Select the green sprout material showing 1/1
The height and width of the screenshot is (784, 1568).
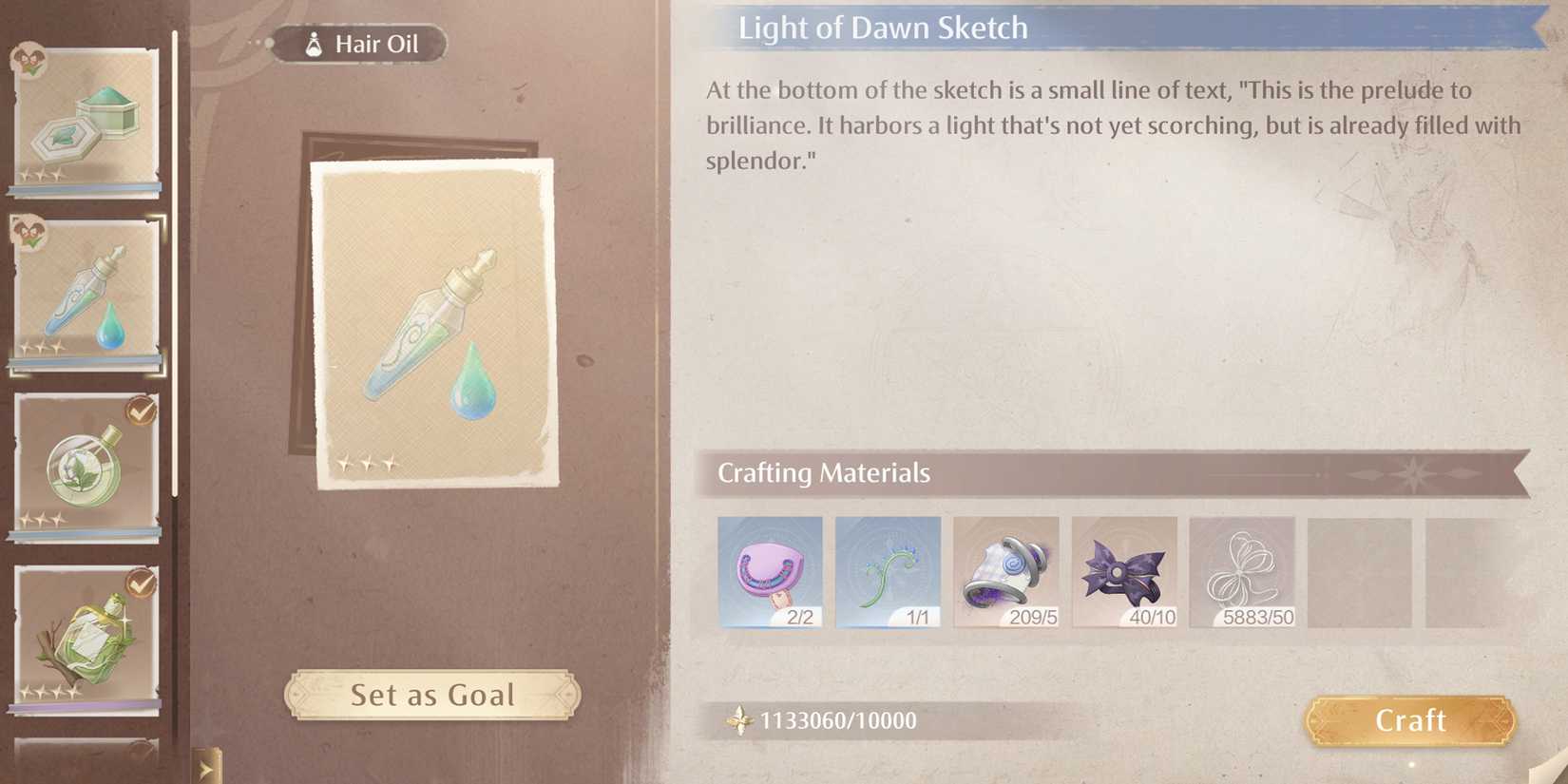[x=889, y=570]
